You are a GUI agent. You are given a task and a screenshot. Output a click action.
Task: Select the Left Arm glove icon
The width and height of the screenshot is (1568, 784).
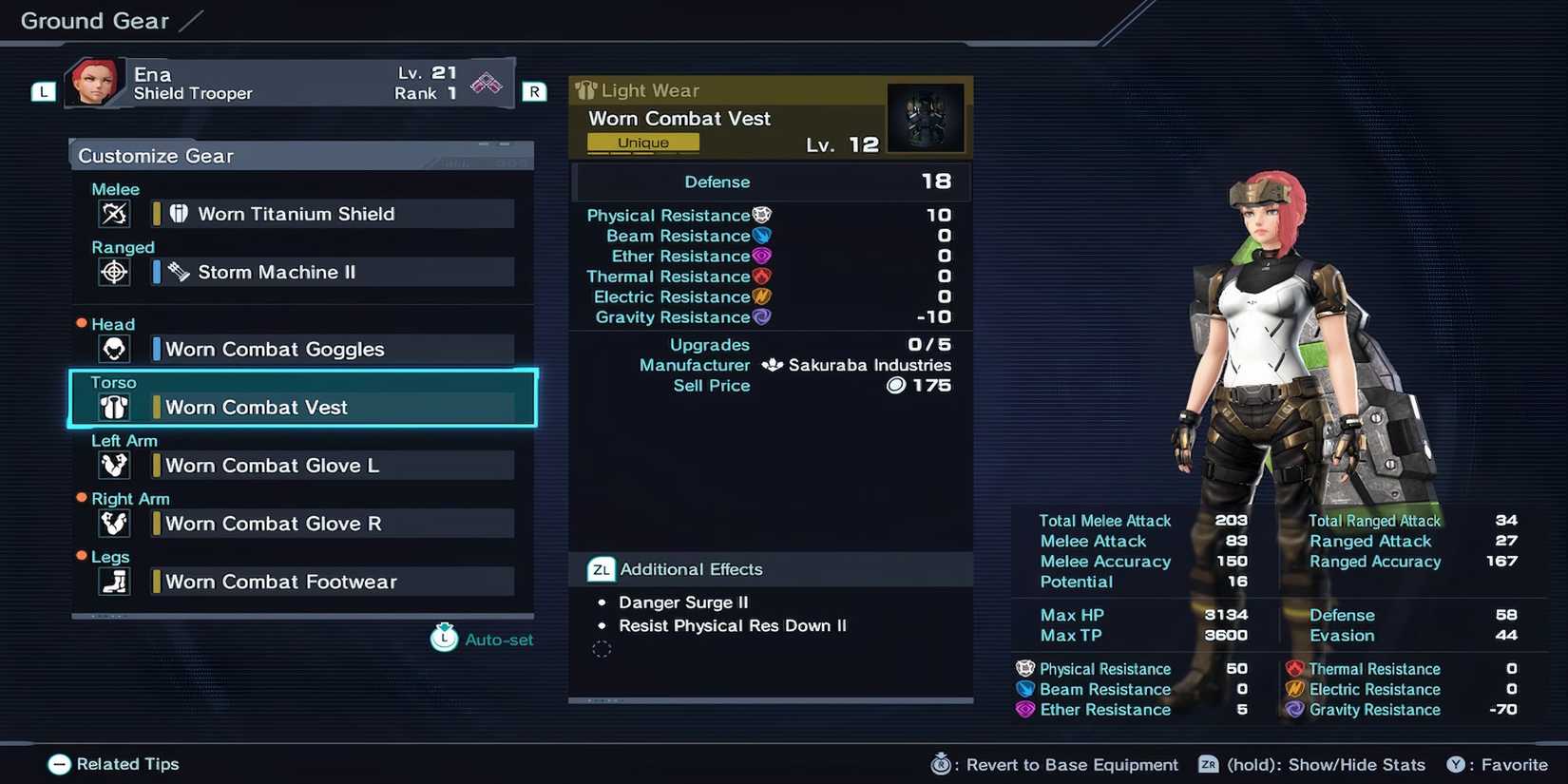[x=114, y=465]
